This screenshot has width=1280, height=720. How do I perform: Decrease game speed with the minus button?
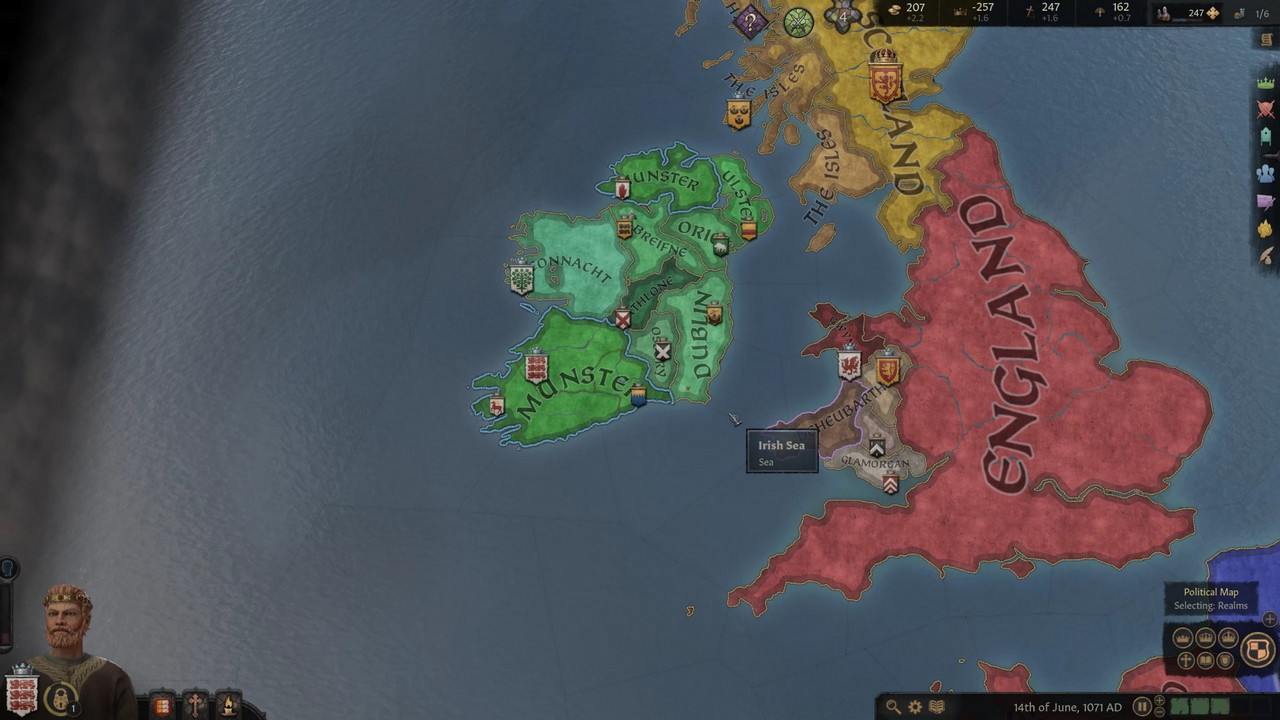(1160, 714)
